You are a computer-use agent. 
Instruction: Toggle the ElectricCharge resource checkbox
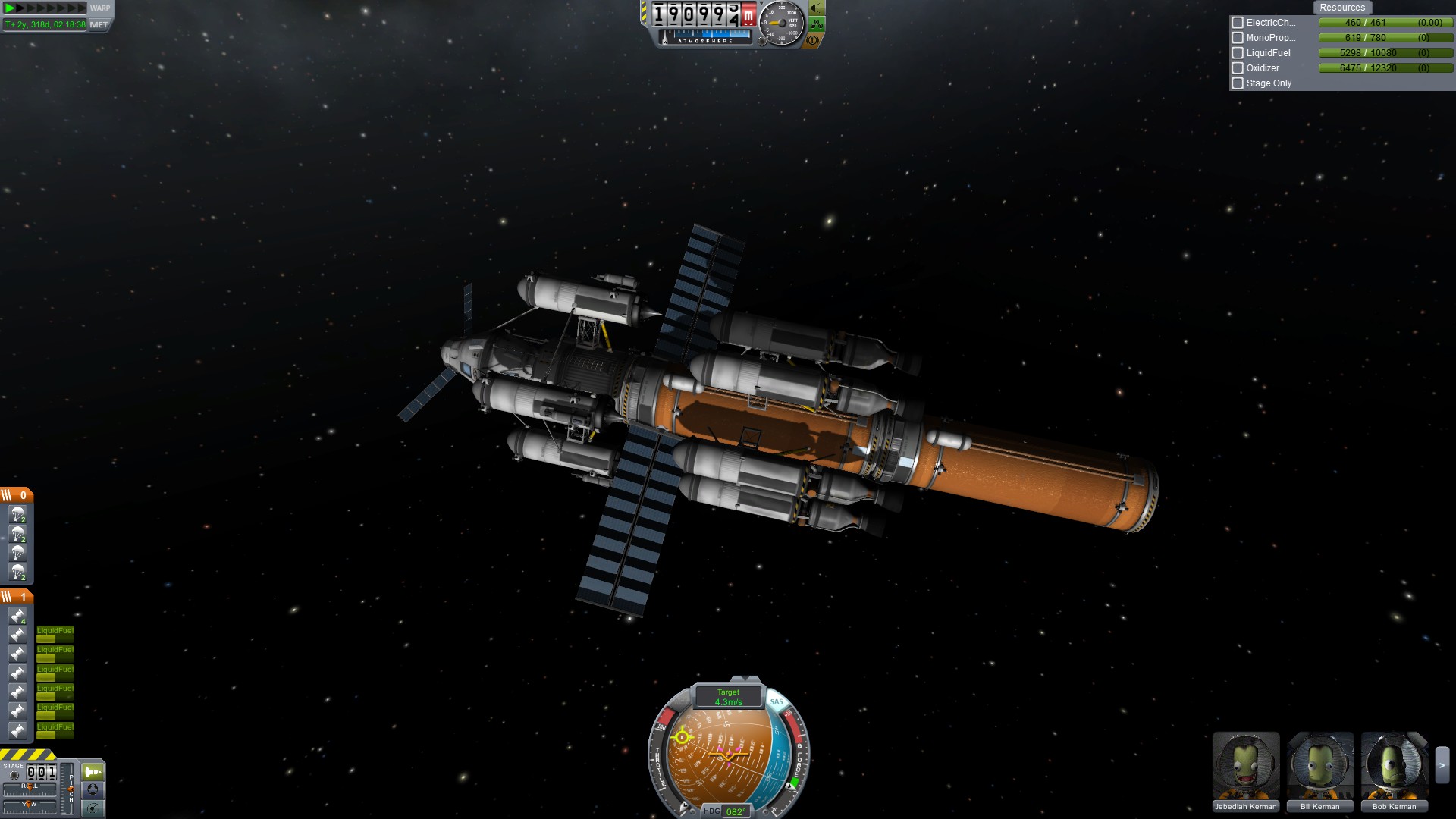click(x=1238, y=23)
